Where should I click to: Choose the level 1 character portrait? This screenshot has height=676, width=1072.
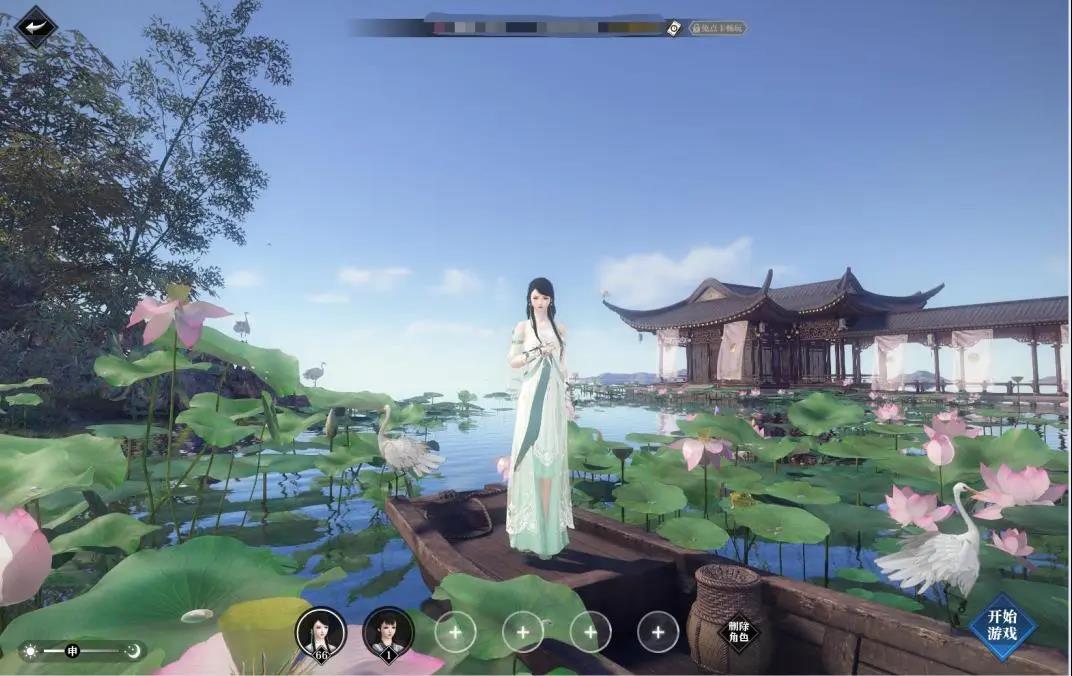coord(388,631)
